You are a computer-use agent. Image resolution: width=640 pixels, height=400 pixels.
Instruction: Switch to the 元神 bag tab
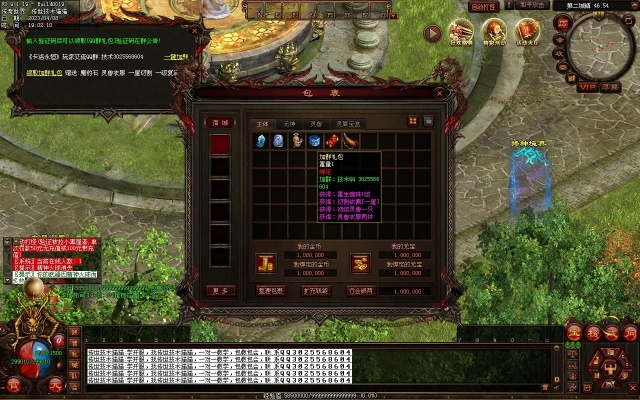289,123
